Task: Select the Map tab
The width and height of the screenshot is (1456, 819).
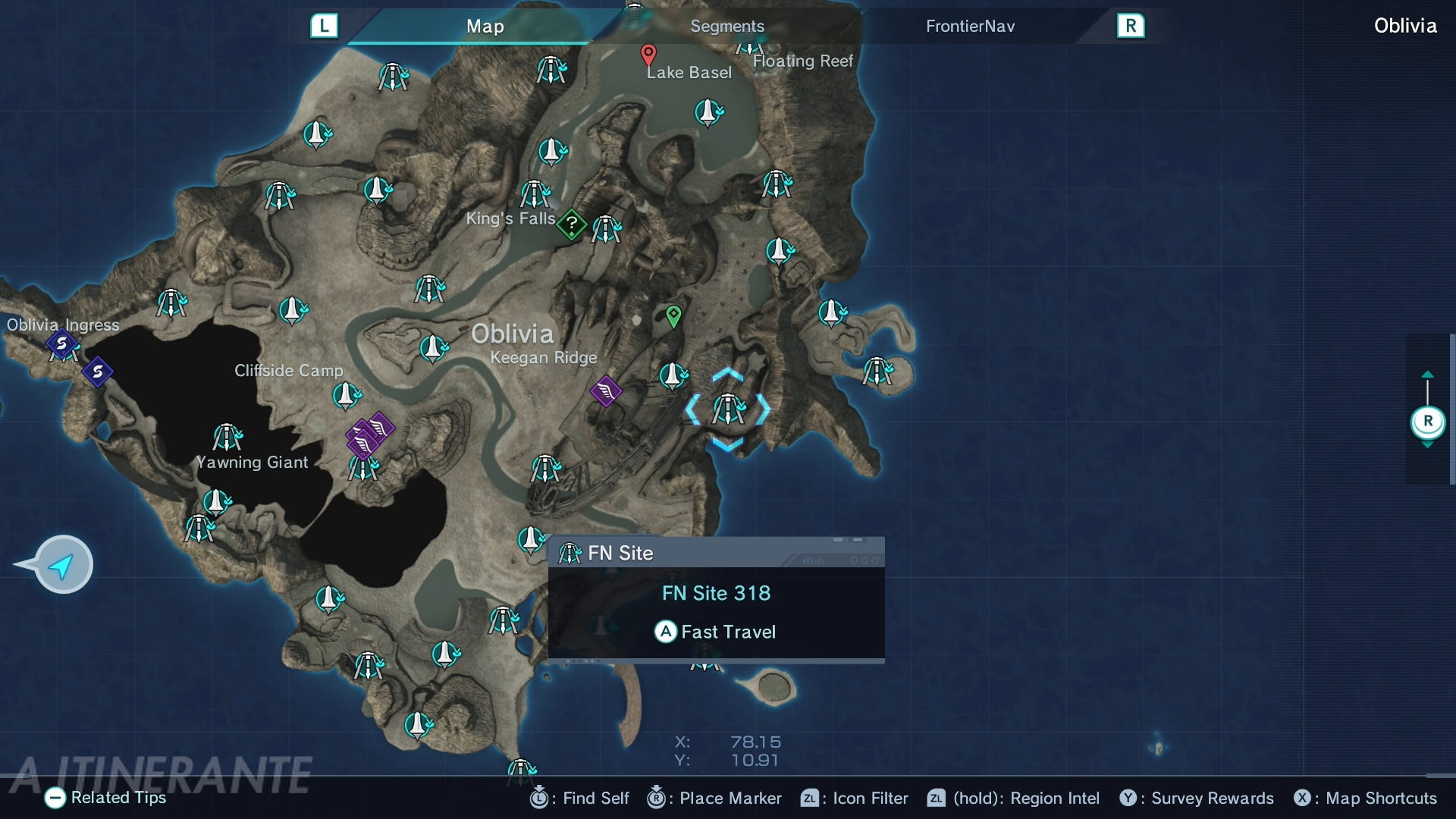Action: pyautogui.click(x=485, y=27)
